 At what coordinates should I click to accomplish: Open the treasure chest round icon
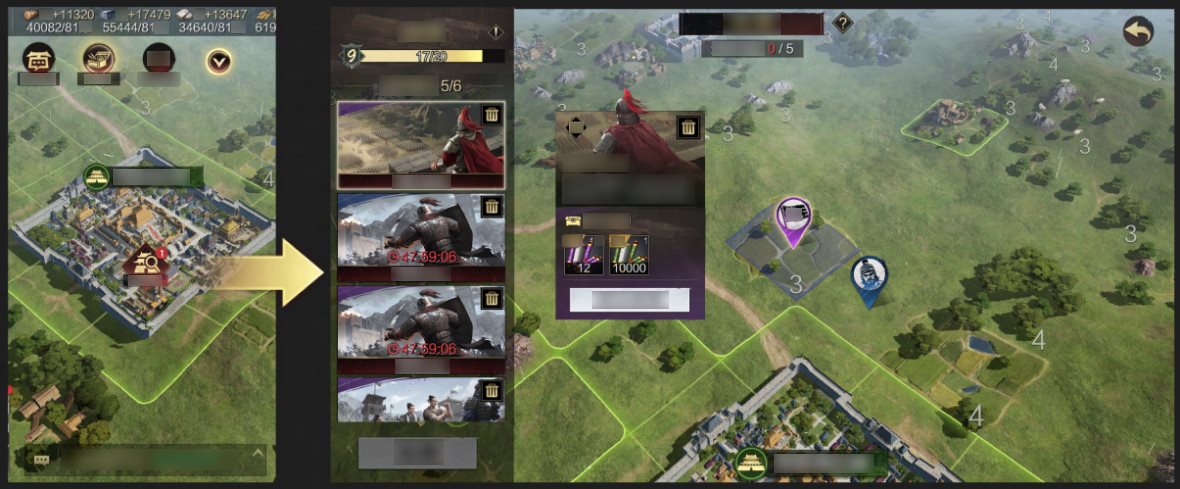[98, 60]
